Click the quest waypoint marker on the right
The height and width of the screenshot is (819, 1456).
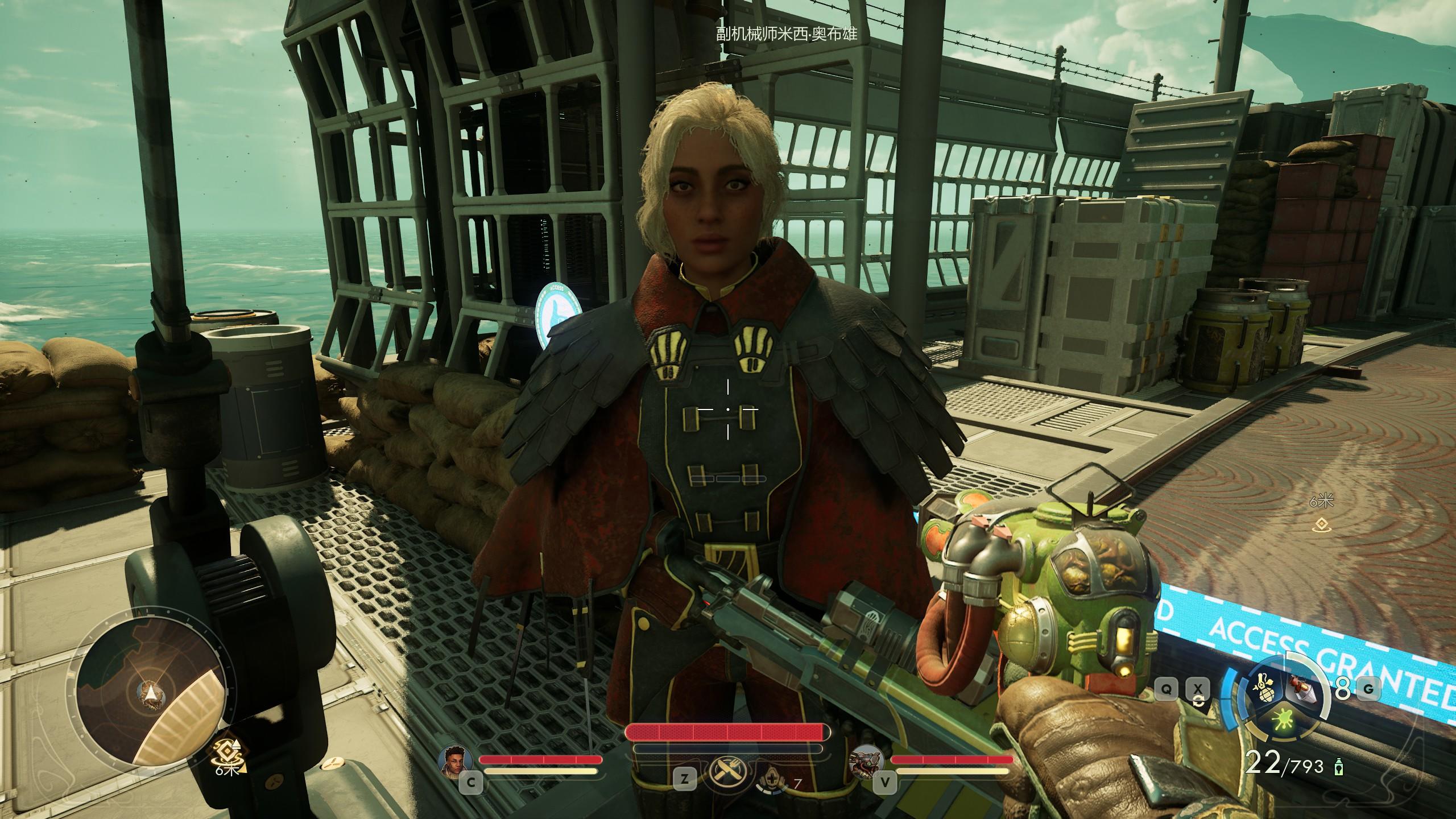click(x=1321, y=527)
